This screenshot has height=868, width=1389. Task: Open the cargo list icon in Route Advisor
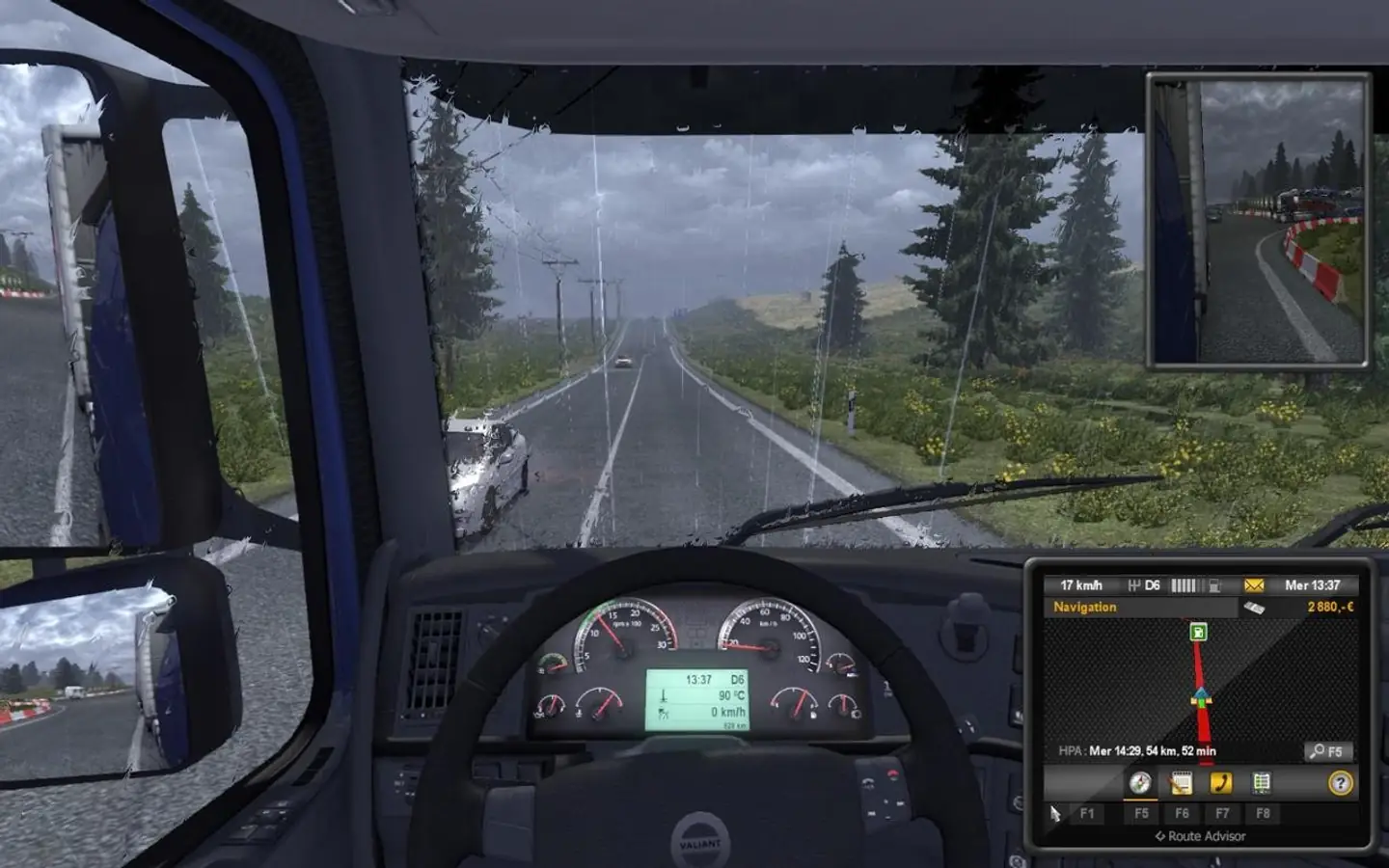(1262, 783)
